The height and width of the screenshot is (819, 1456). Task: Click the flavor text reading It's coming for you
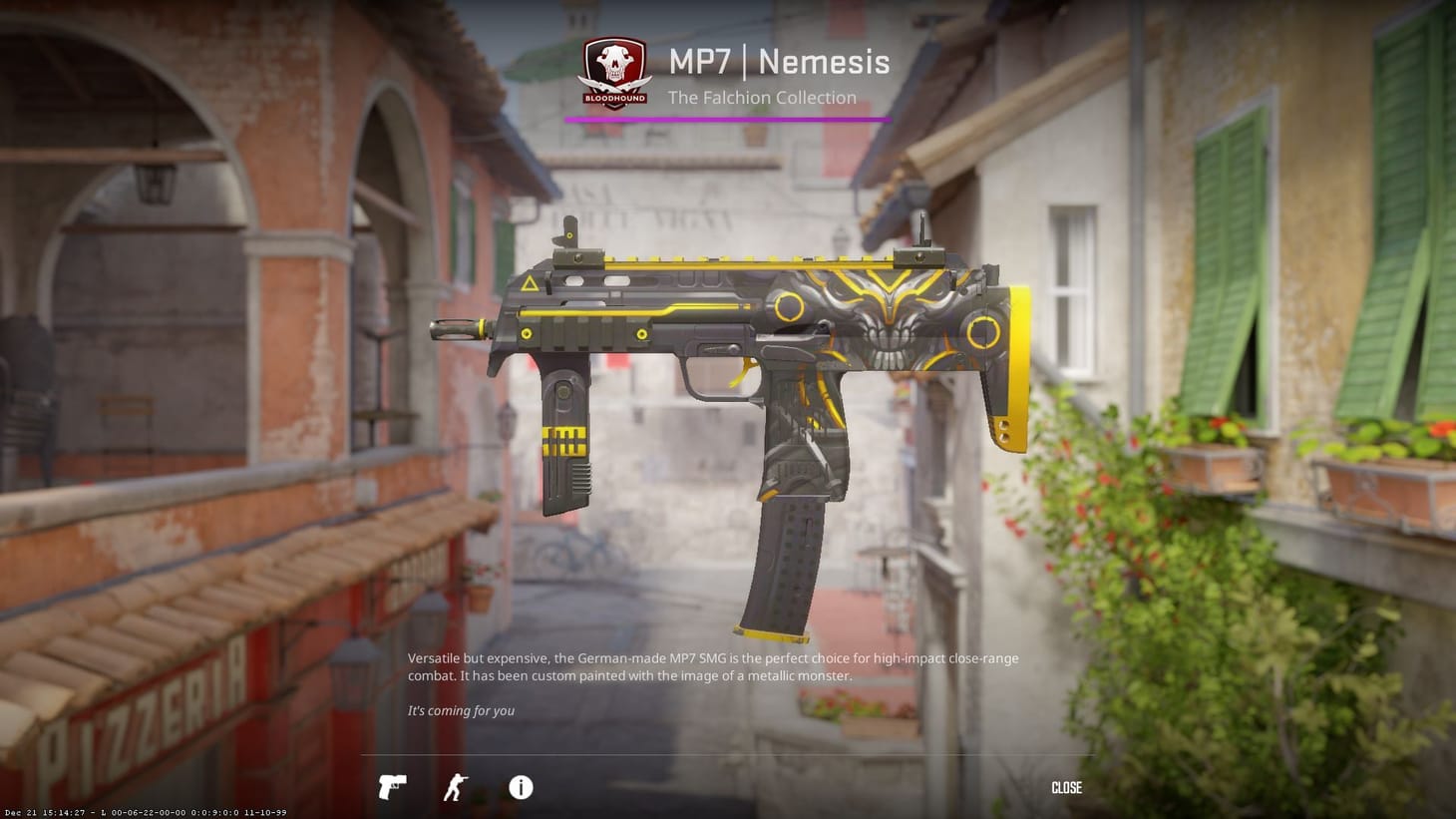click(x=461, y=710)
